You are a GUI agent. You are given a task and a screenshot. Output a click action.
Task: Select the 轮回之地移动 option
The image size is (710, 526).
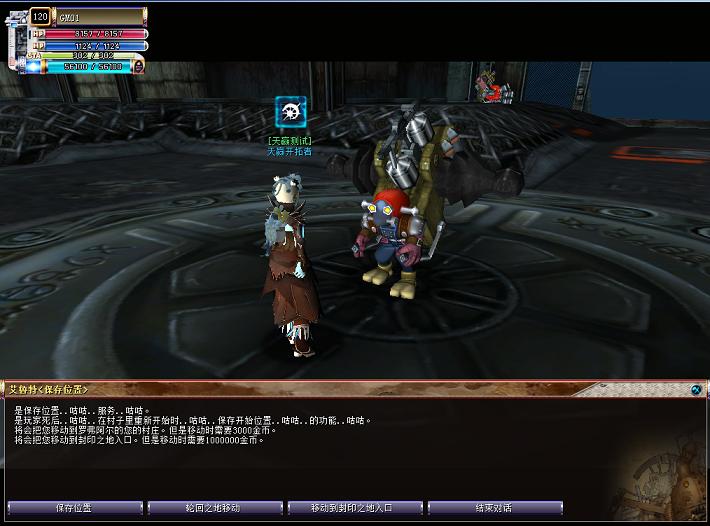coord(214,508)
